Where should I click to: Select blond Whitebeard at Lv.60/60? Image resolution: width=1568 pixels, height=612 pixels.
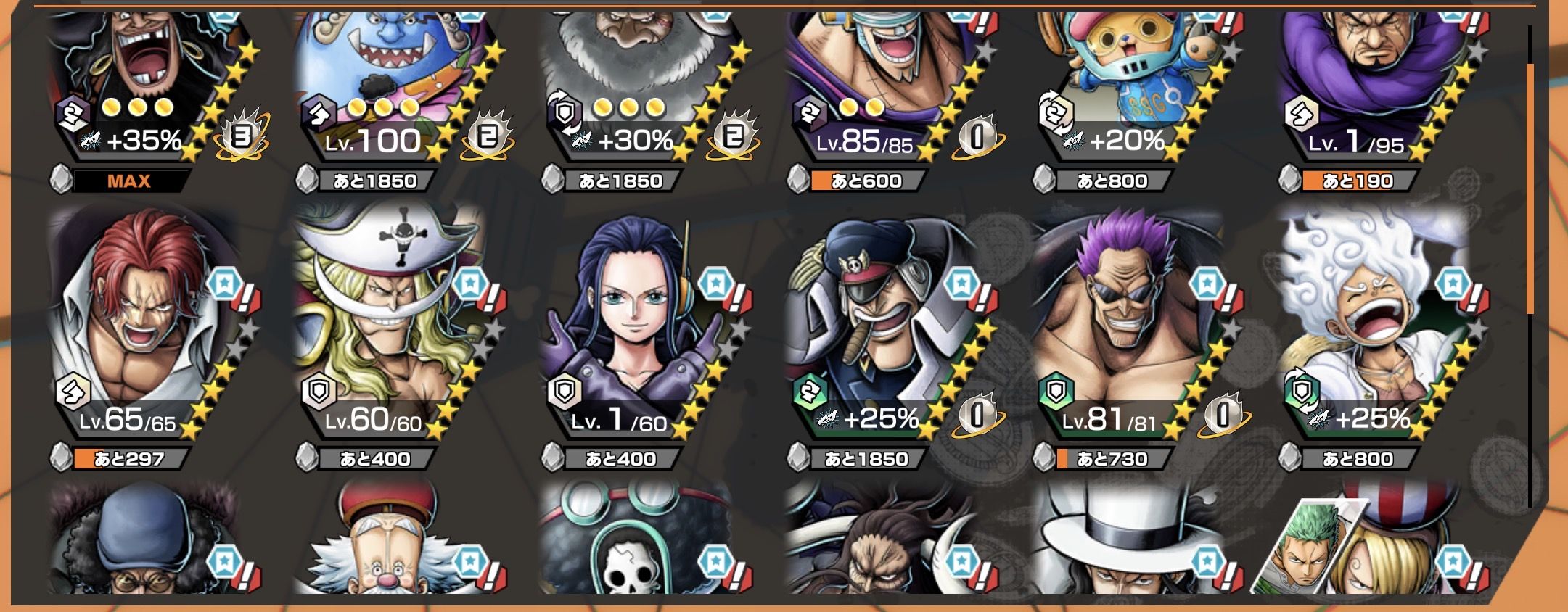pyautogui.click(x=392, y=326)
